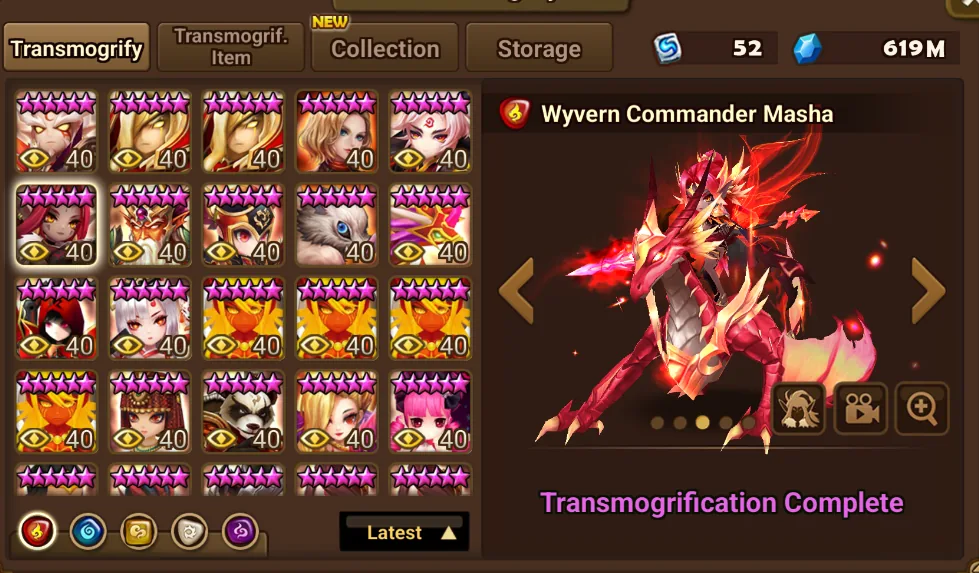Choose the white wolf monster portrait
This screenshot has height=573, width=979.
[337, 225]
